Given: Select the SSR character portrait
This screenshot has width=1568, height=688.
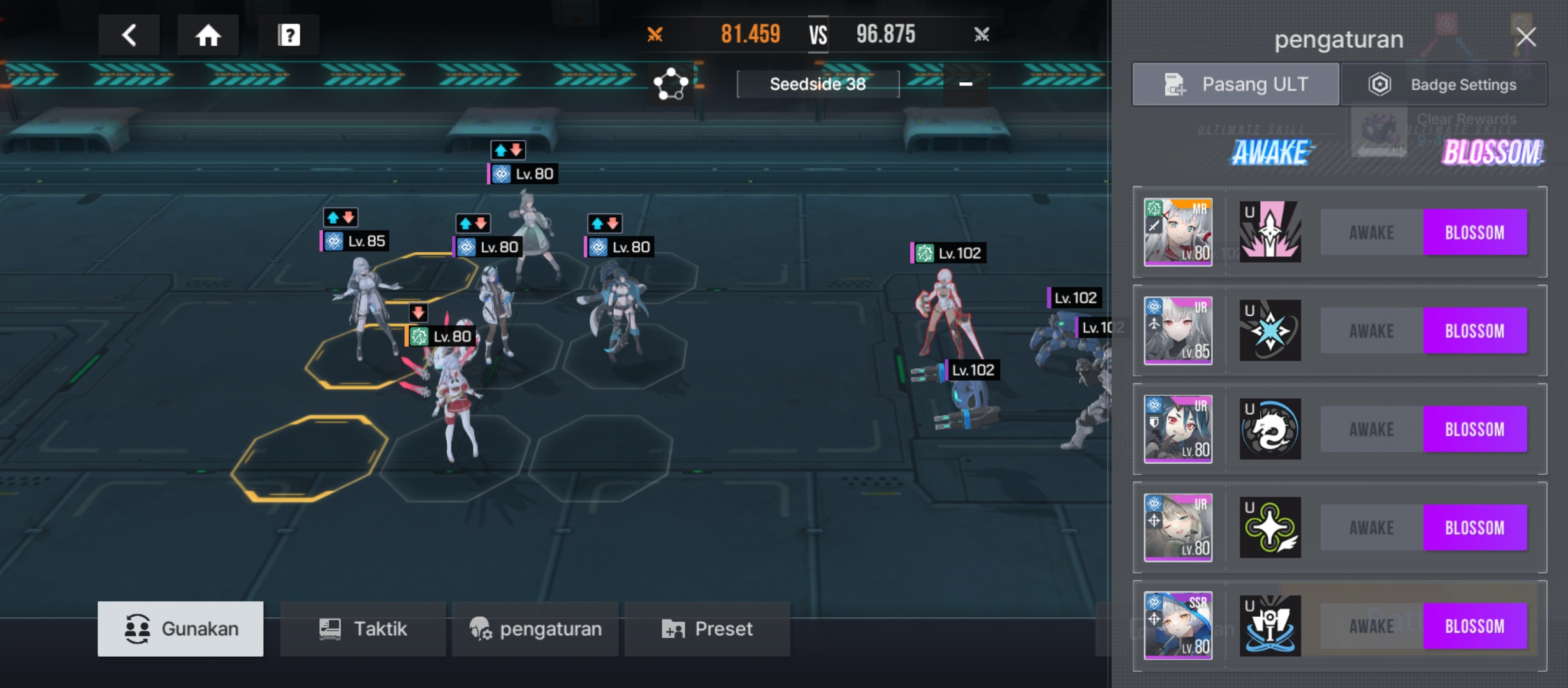Looking at the screenshot, I should click(x=1178, y=626).
